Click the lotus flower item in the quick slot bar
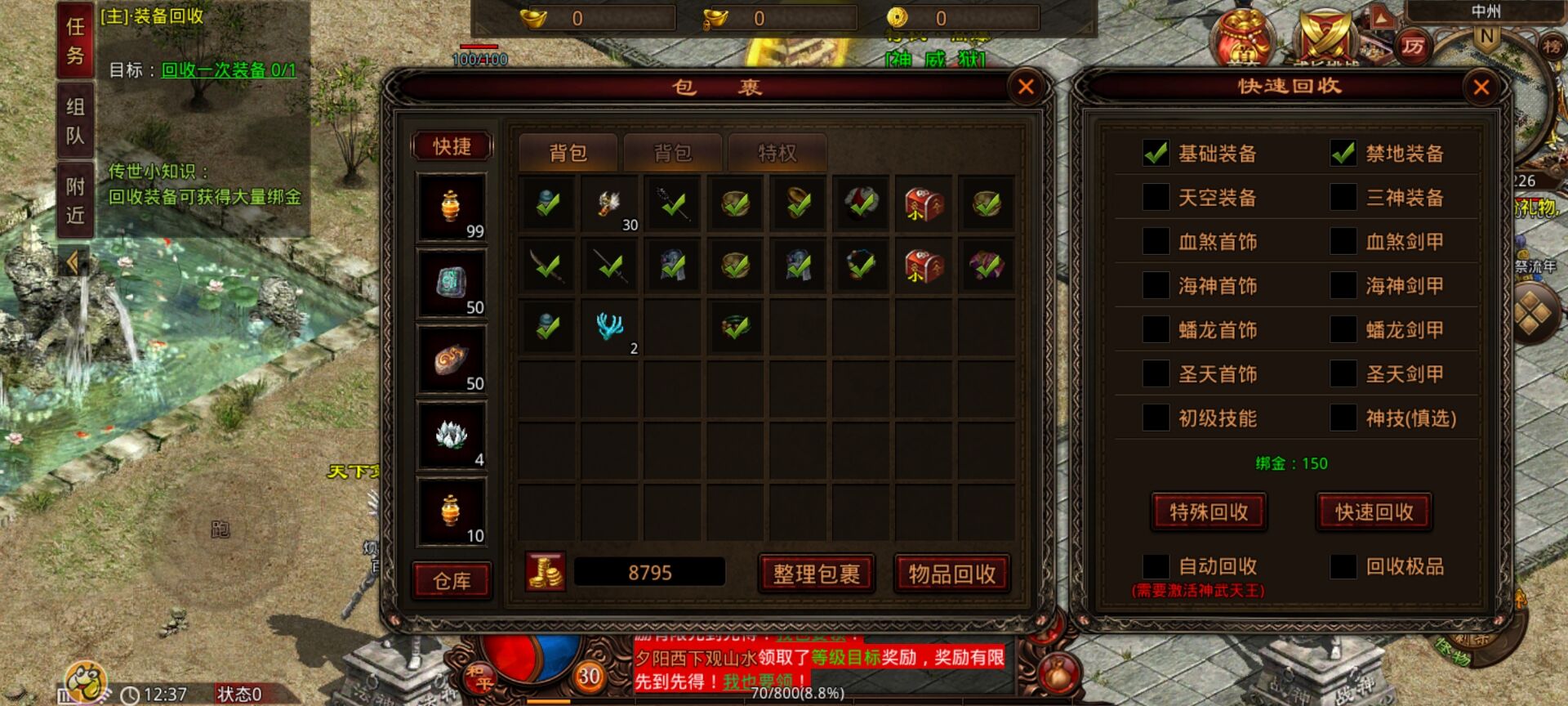The image size is (1568, 706). point(450,436)
